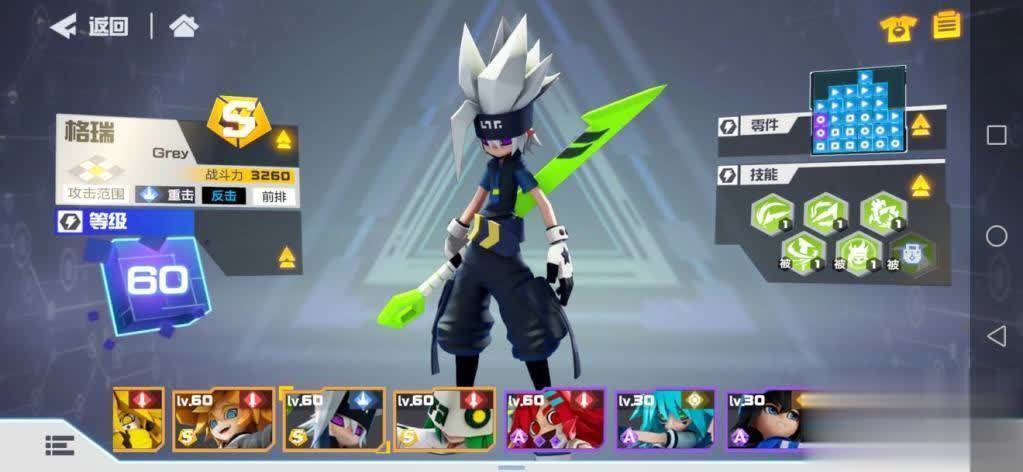Go back with the 返回 button

tap(90, 26)
